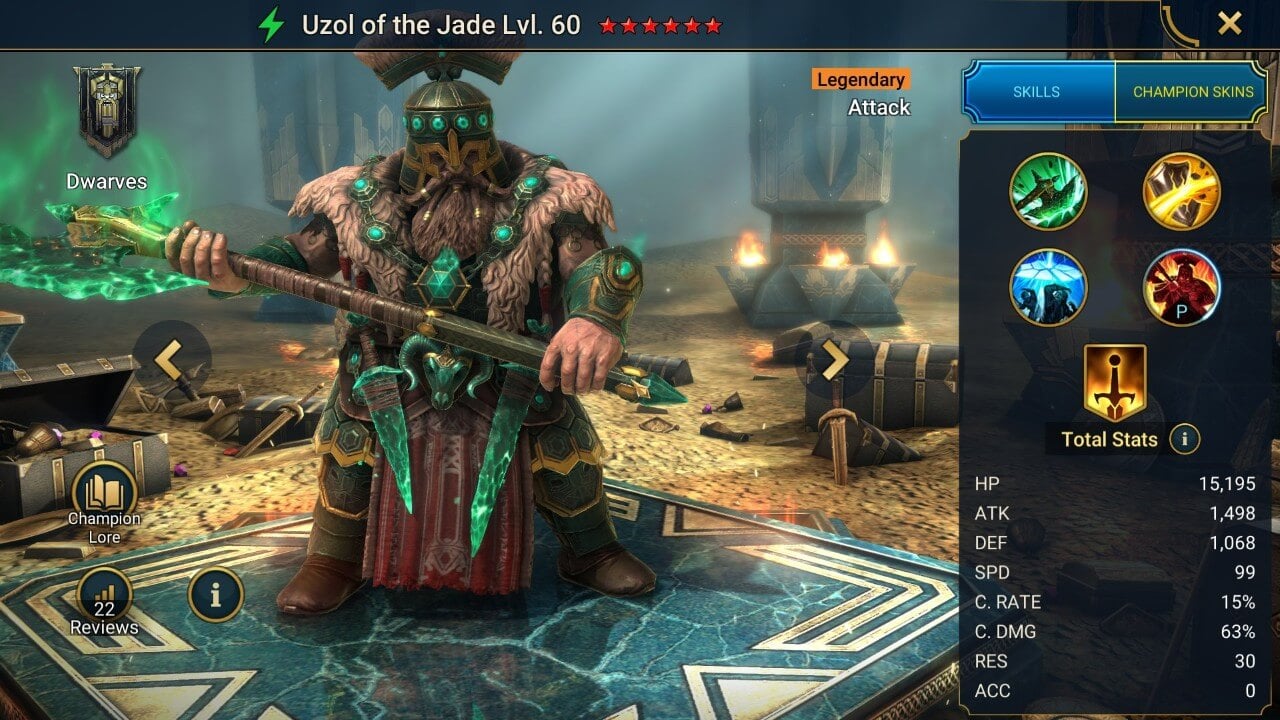Viewport: 1280px width, 720px height.
Task: Switch to the Skills tab
Action: click(1037, 91)
